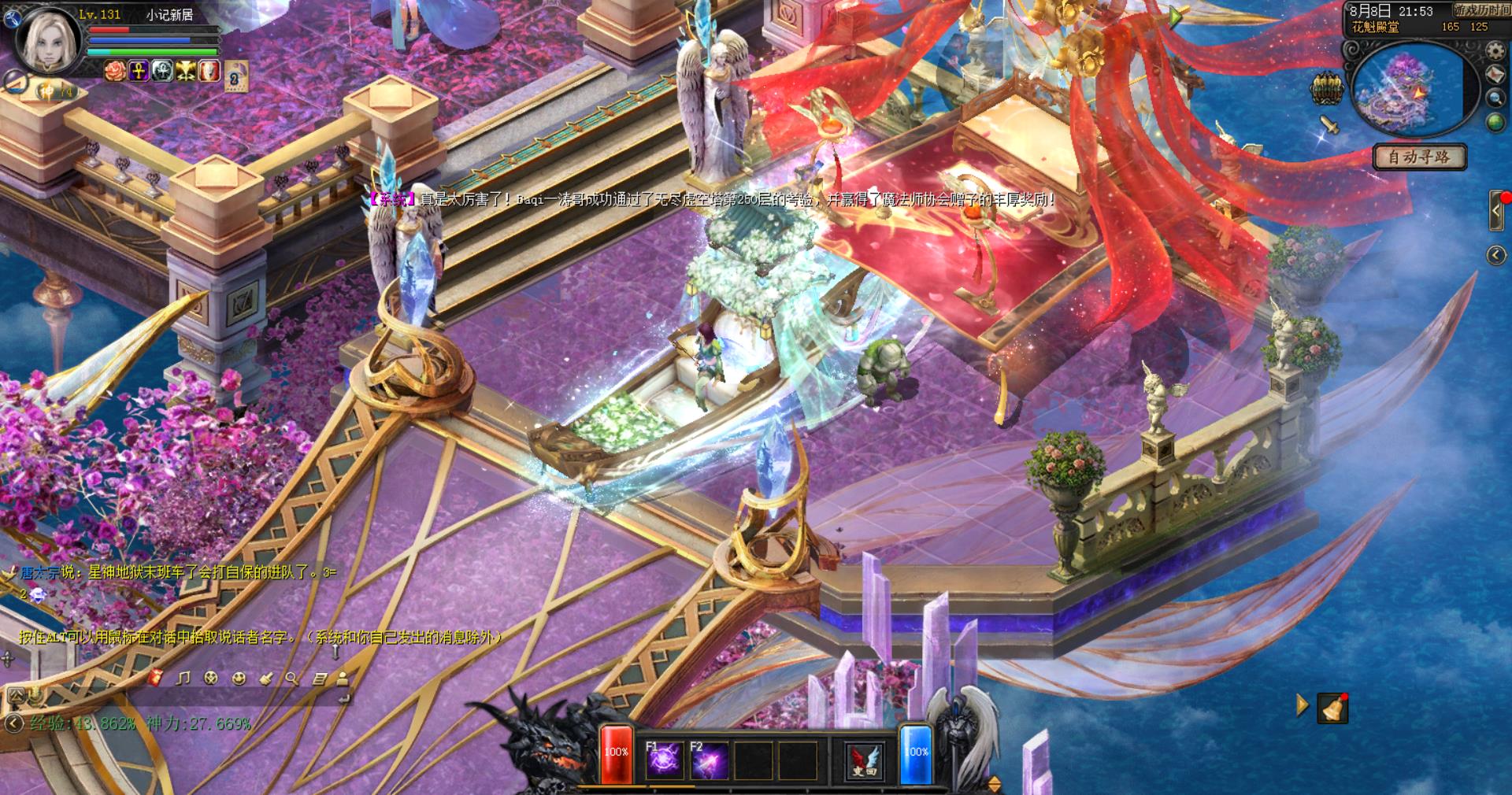Select the golden ankh buff icon

[139, 71]
